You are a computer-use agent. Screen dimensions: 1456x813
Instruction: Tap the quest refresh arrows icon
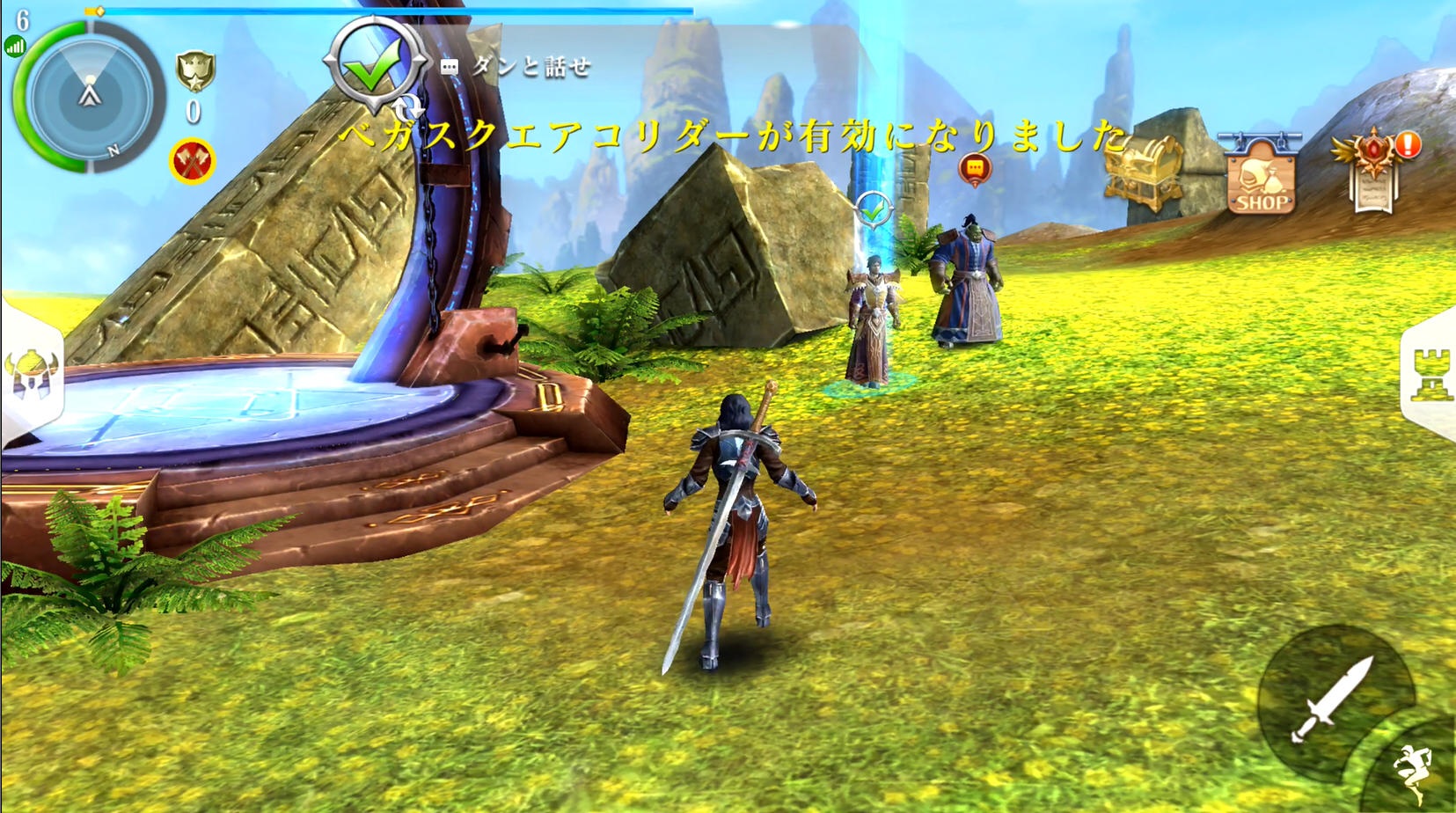click(x=406, y=107)
